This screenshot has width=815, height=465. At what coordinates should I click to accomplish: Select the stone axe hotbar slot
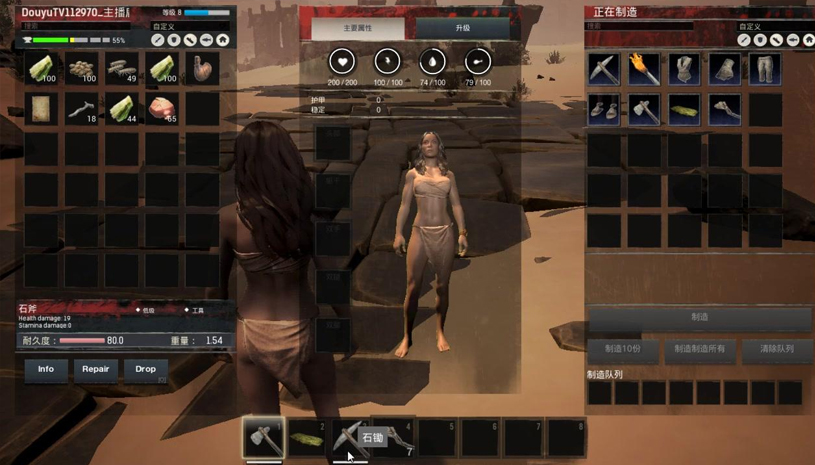pos(263,438)
